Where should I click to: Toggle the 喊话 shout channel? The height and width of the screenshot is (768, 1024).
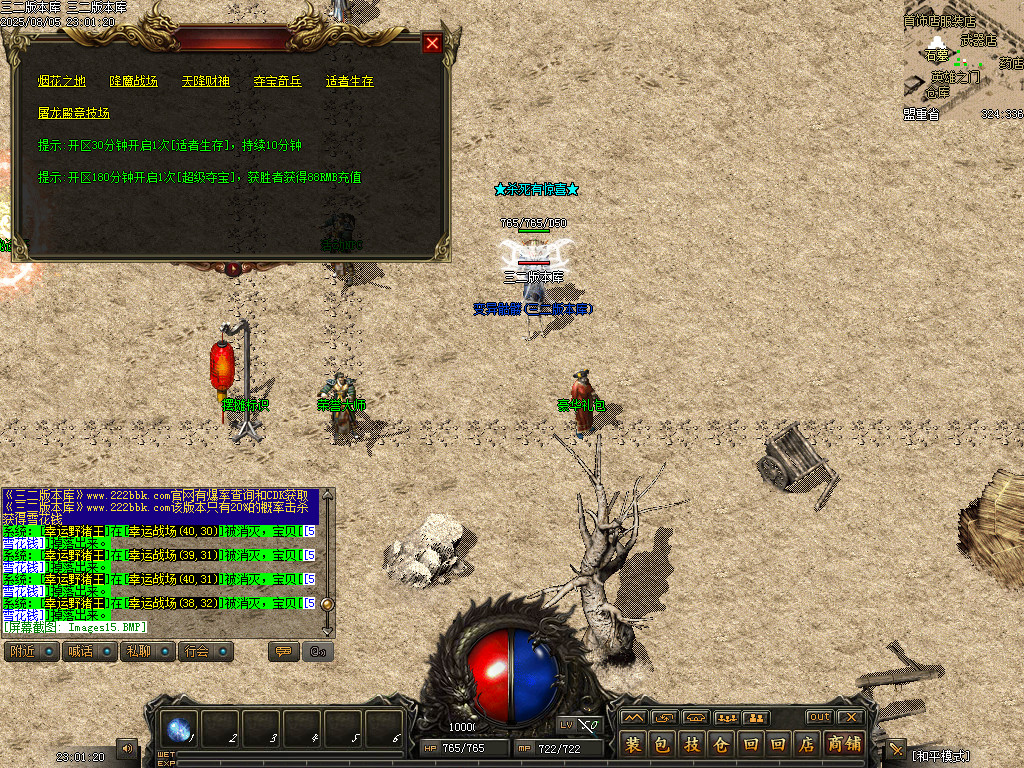tap(89, 652)
